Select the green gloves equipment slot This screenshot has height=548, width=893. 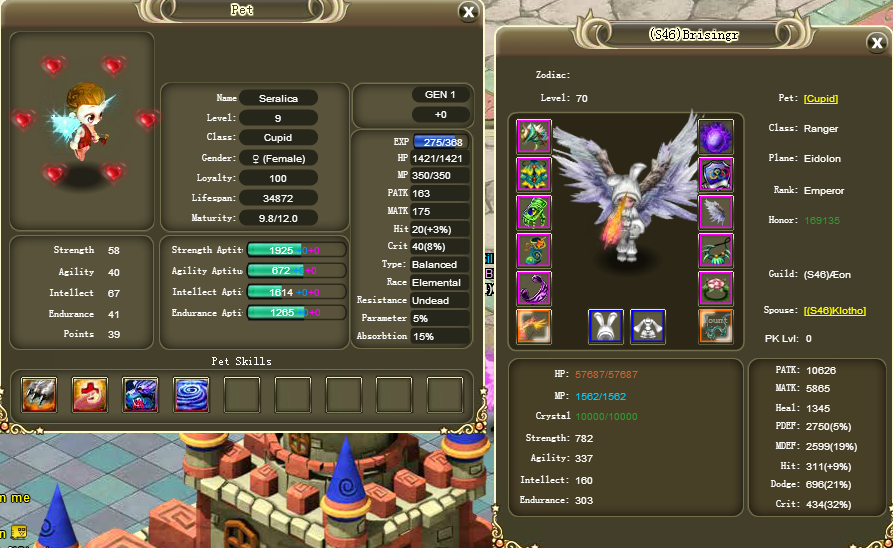click(534, 212)
